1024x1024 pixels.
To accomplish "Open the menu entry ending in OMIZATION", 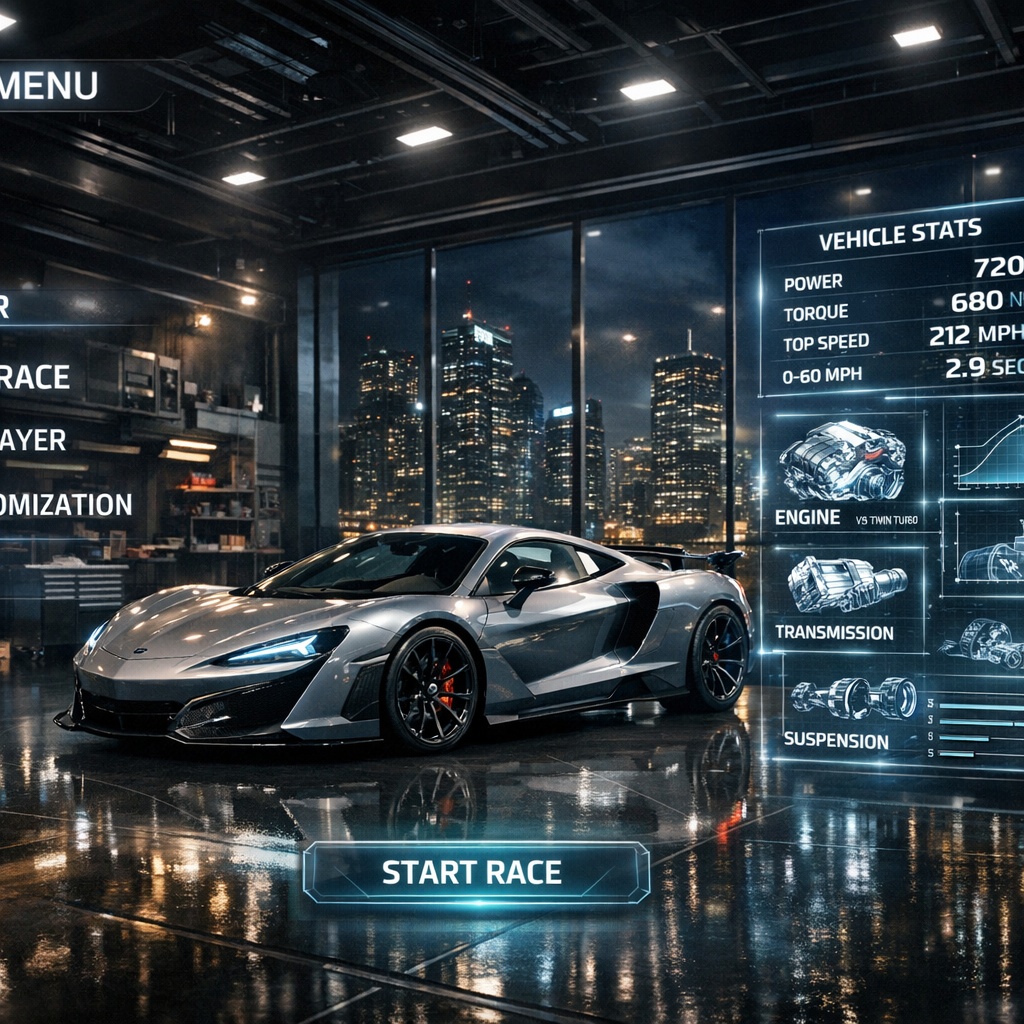I will click(66, 504).
